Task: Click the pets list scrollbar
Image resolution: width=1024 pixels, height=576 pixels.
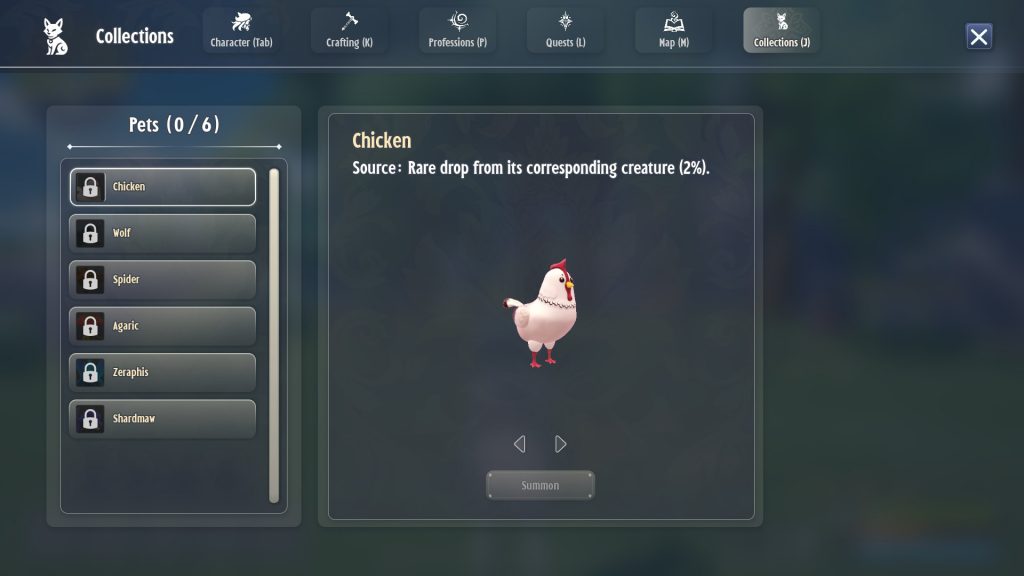Action: pos(274,335)
